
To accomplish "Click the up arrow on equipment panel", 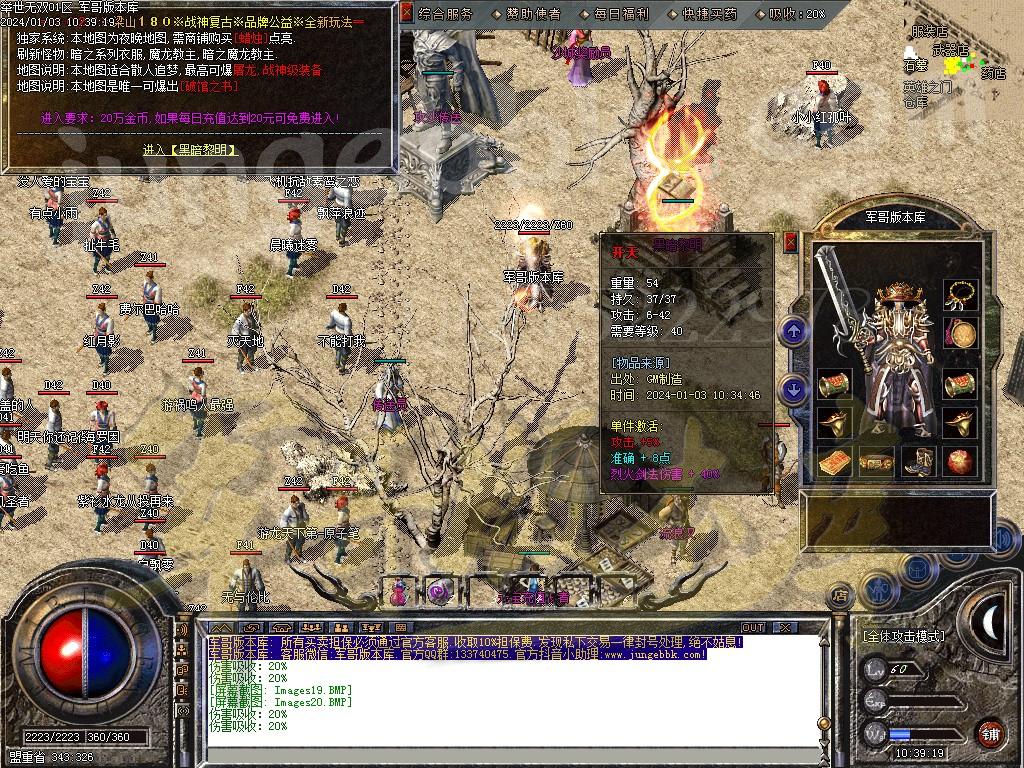I will tap(794, 331).
